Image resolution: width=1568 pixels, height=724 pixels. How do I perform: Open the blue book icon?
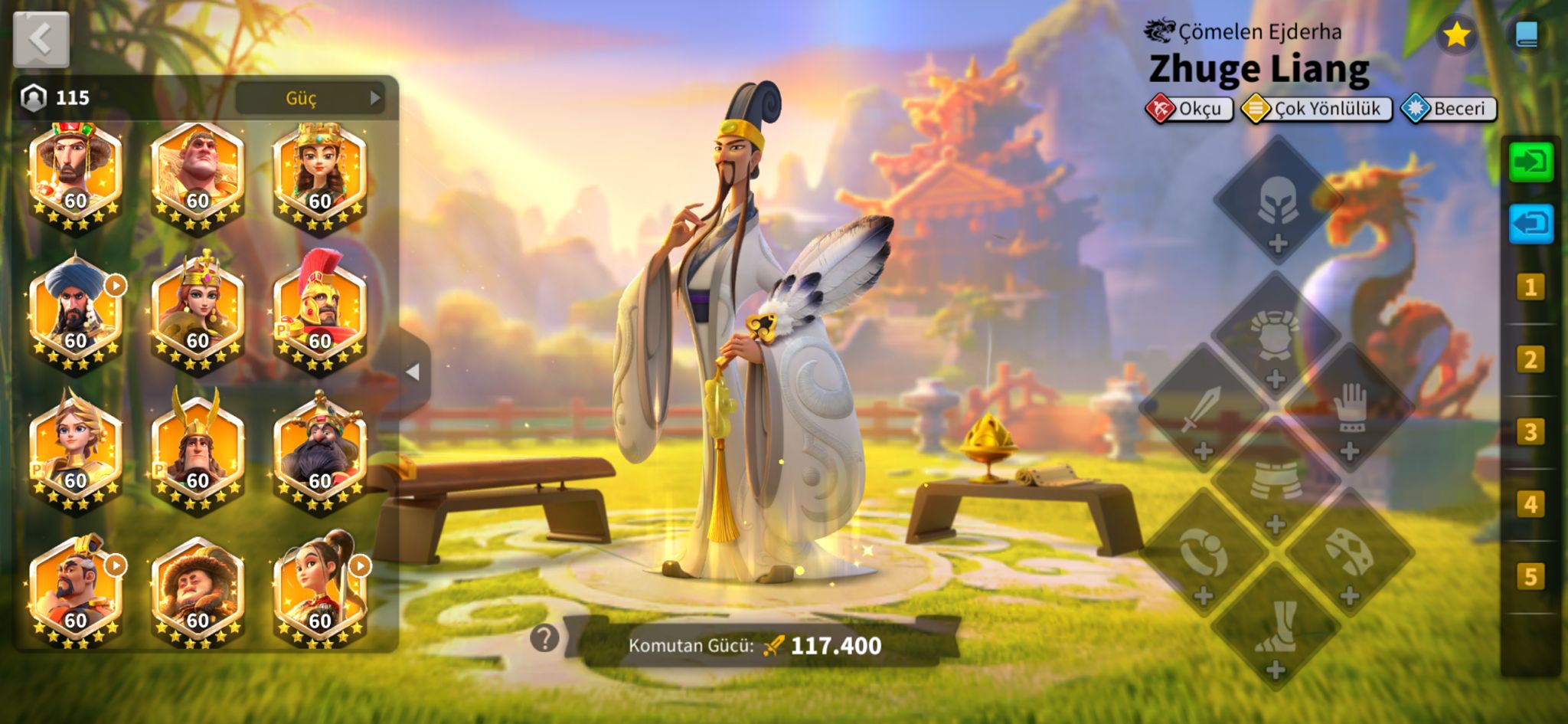(x=1526, y=34)
